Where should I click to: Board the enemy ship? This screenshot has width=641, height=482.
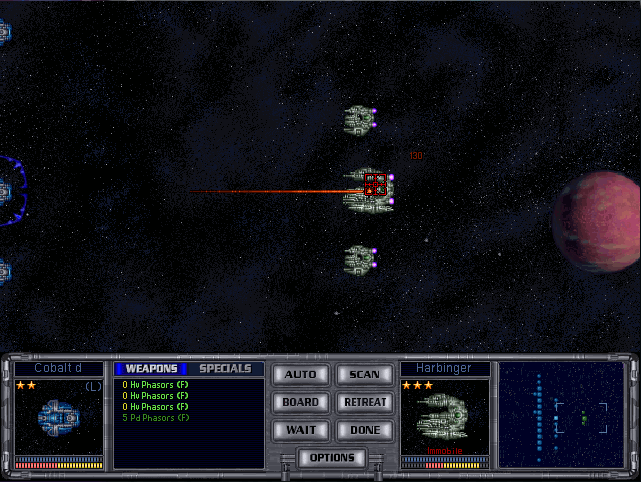300,402
